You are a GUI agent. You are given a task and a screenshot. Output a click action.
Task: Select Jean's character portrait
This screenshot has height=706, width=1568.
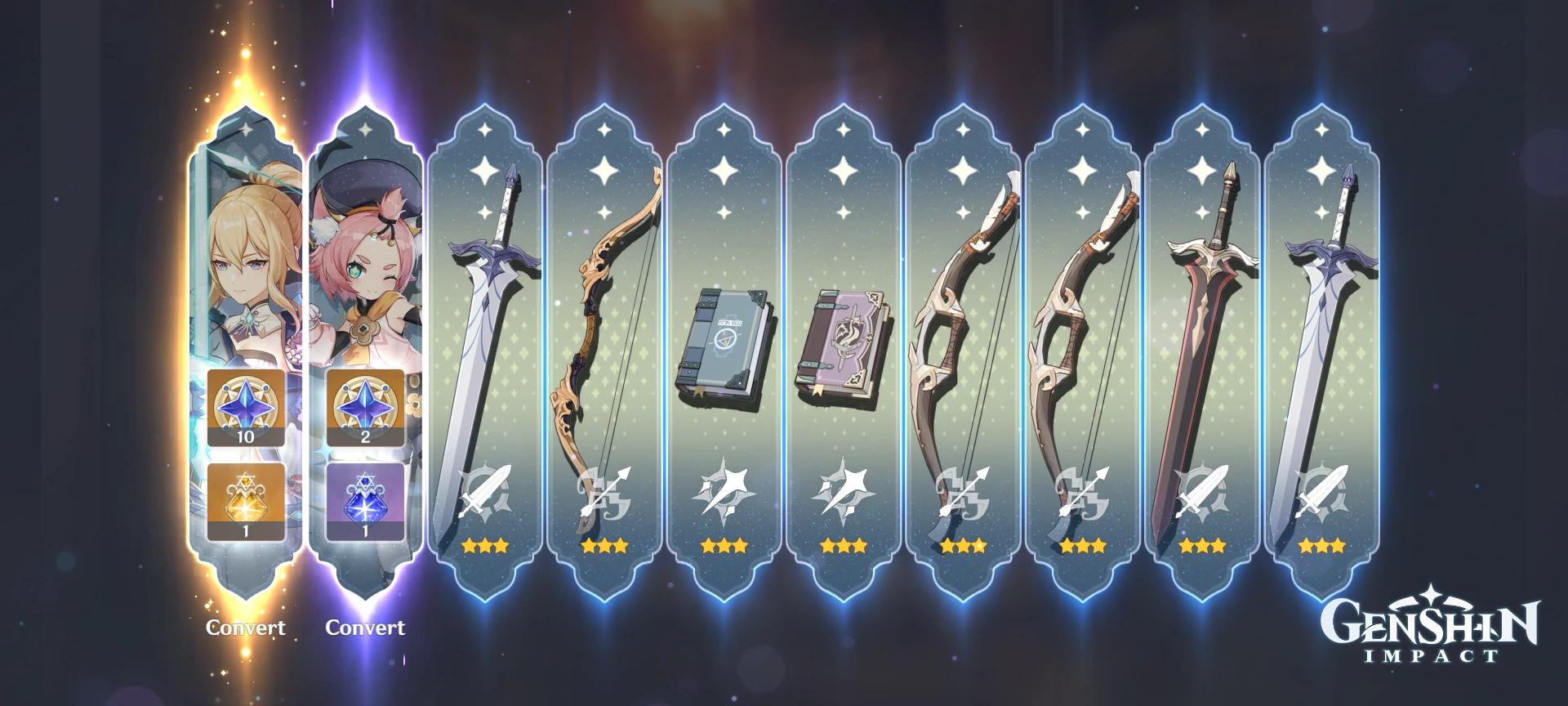coord(244,261)
